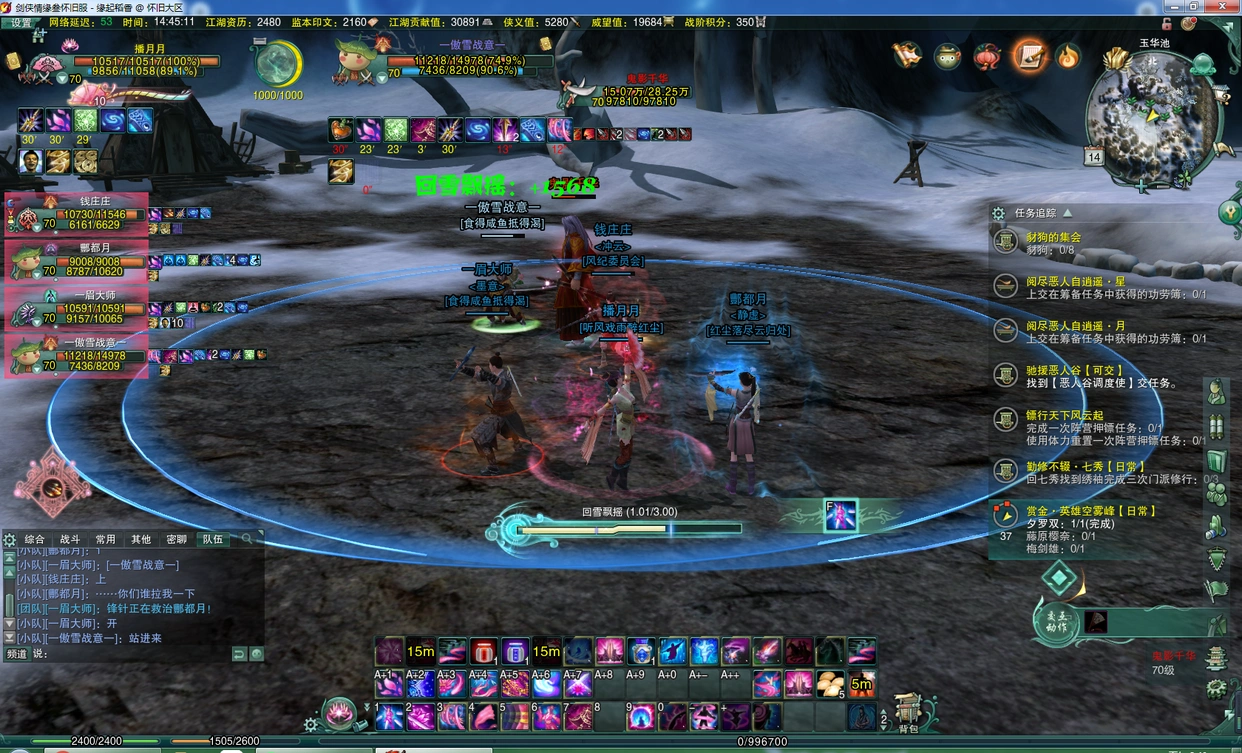The width and height of the screenshot is (1242, 753).
Task: Open the 背包 backpack
Action: (x=907, y=712)
